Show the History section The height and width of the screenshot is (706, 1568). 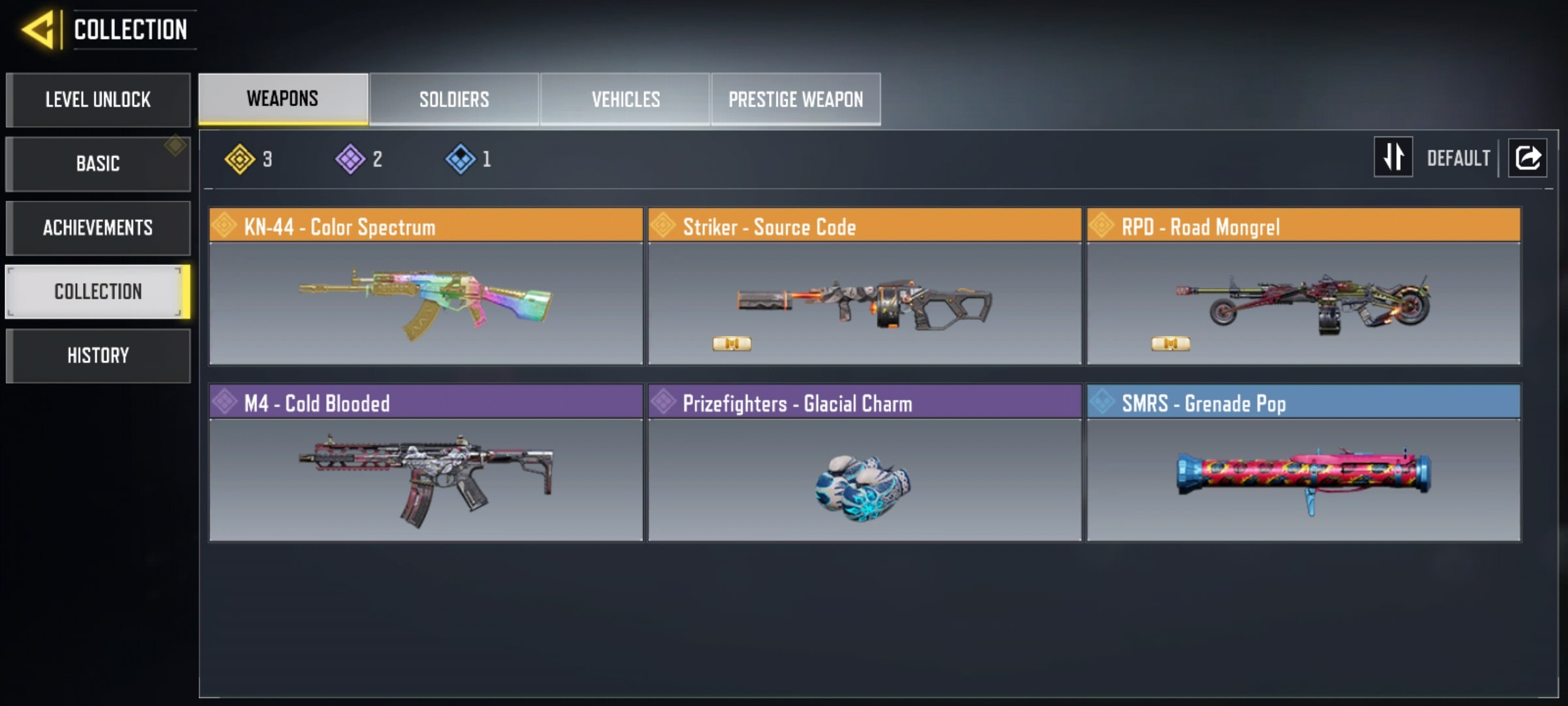click(98, 356)
